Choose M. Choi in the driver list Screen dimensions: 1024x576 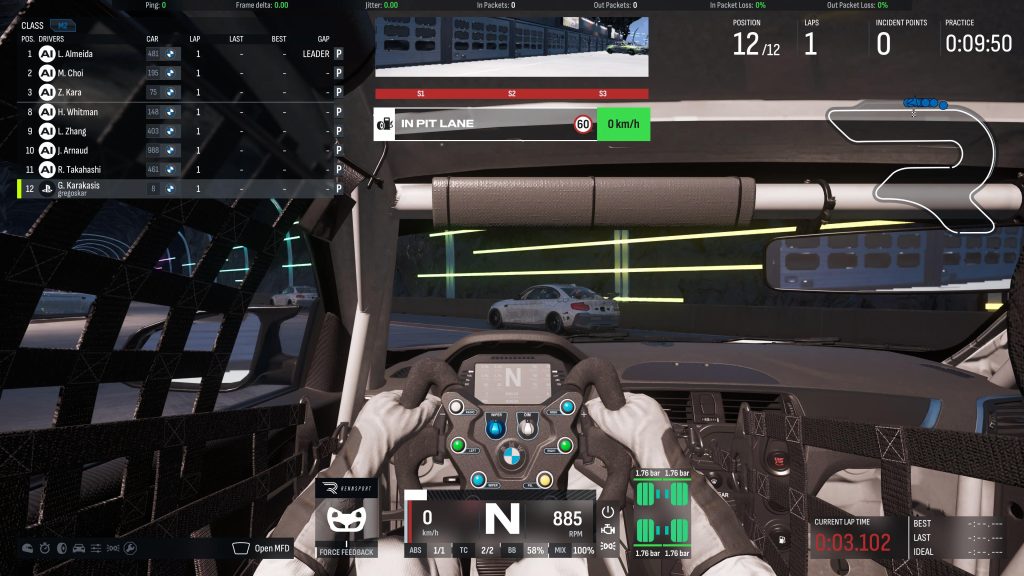180,73
